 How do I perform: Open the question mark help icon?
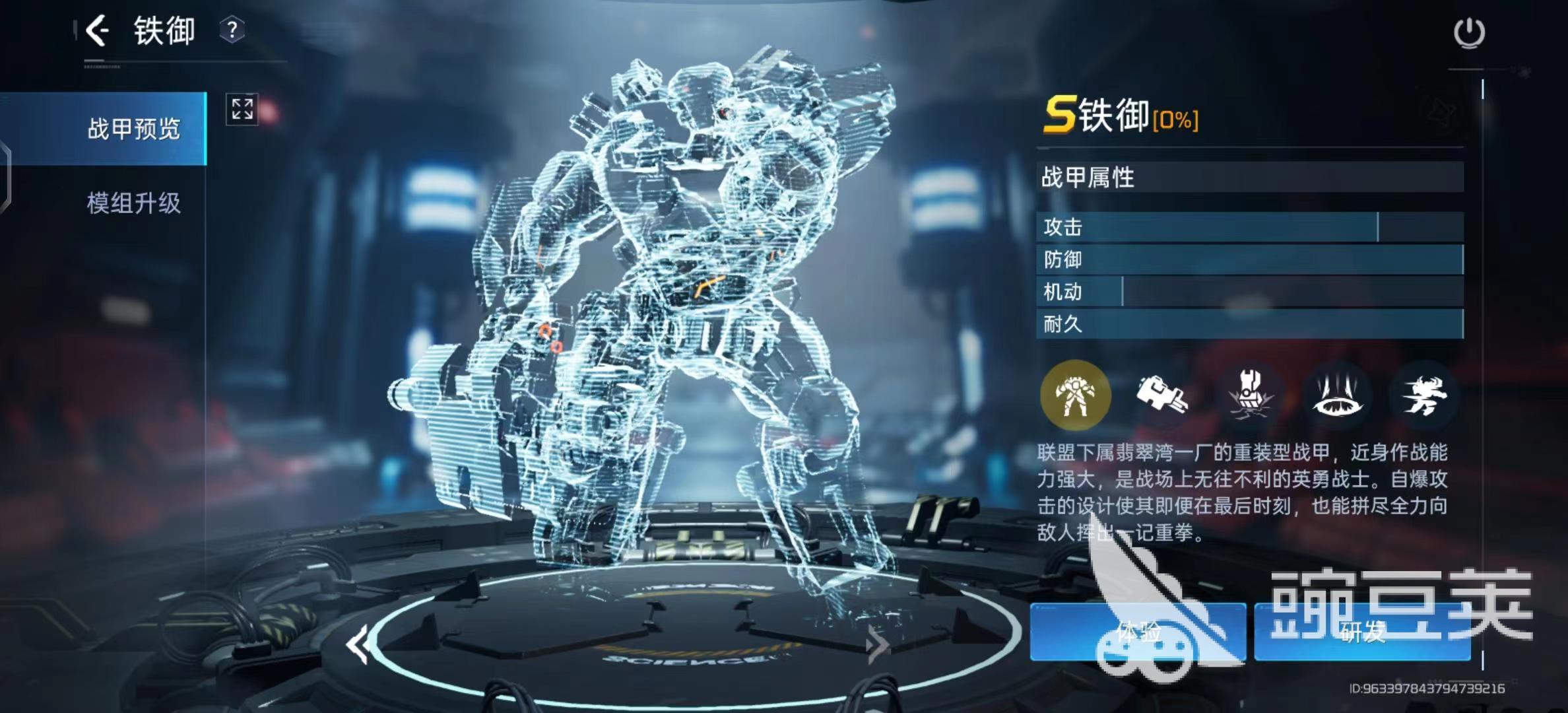point(232,30)
